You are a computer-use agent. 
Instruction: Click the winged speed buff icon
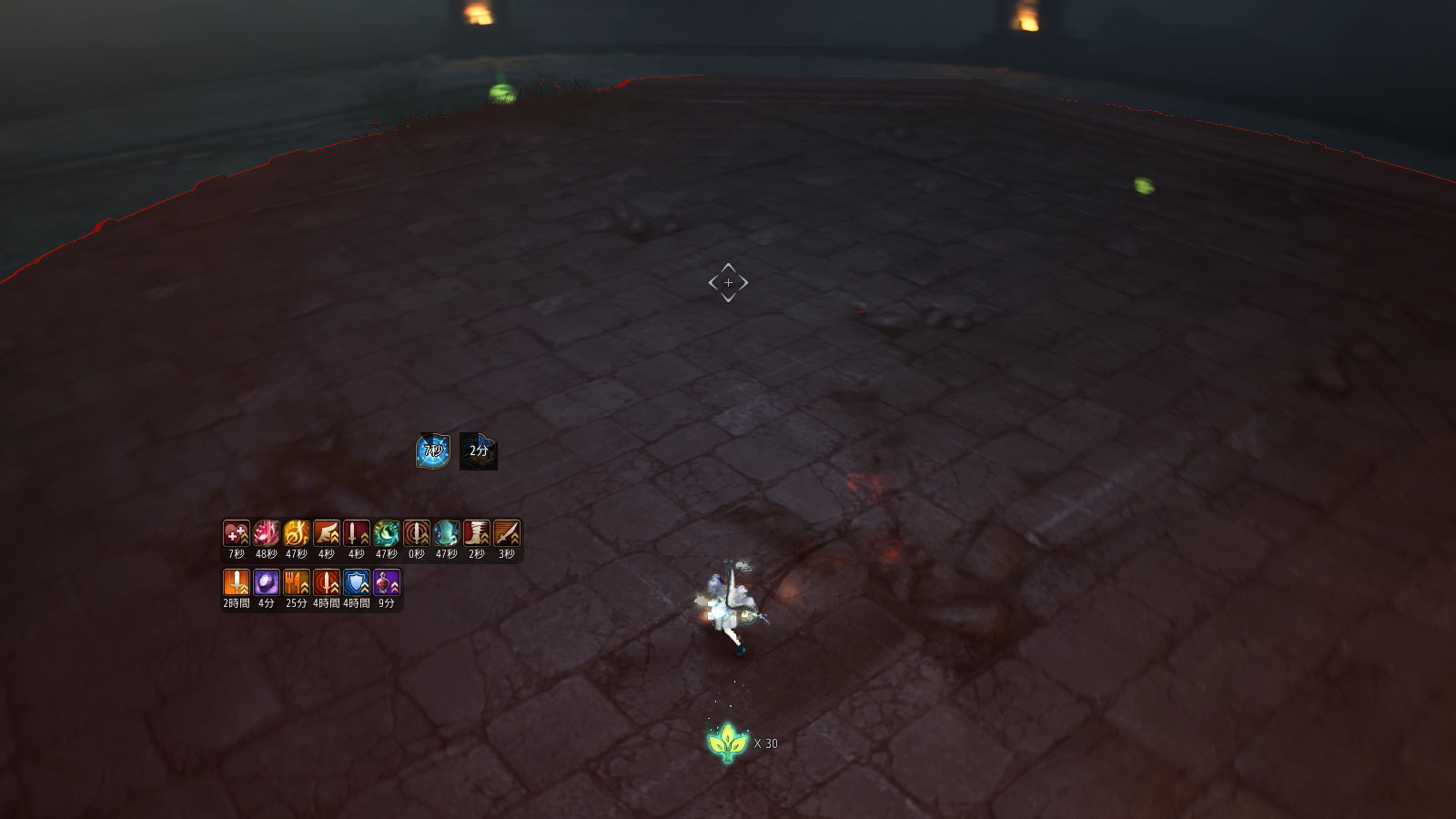[x=327, y=533]
